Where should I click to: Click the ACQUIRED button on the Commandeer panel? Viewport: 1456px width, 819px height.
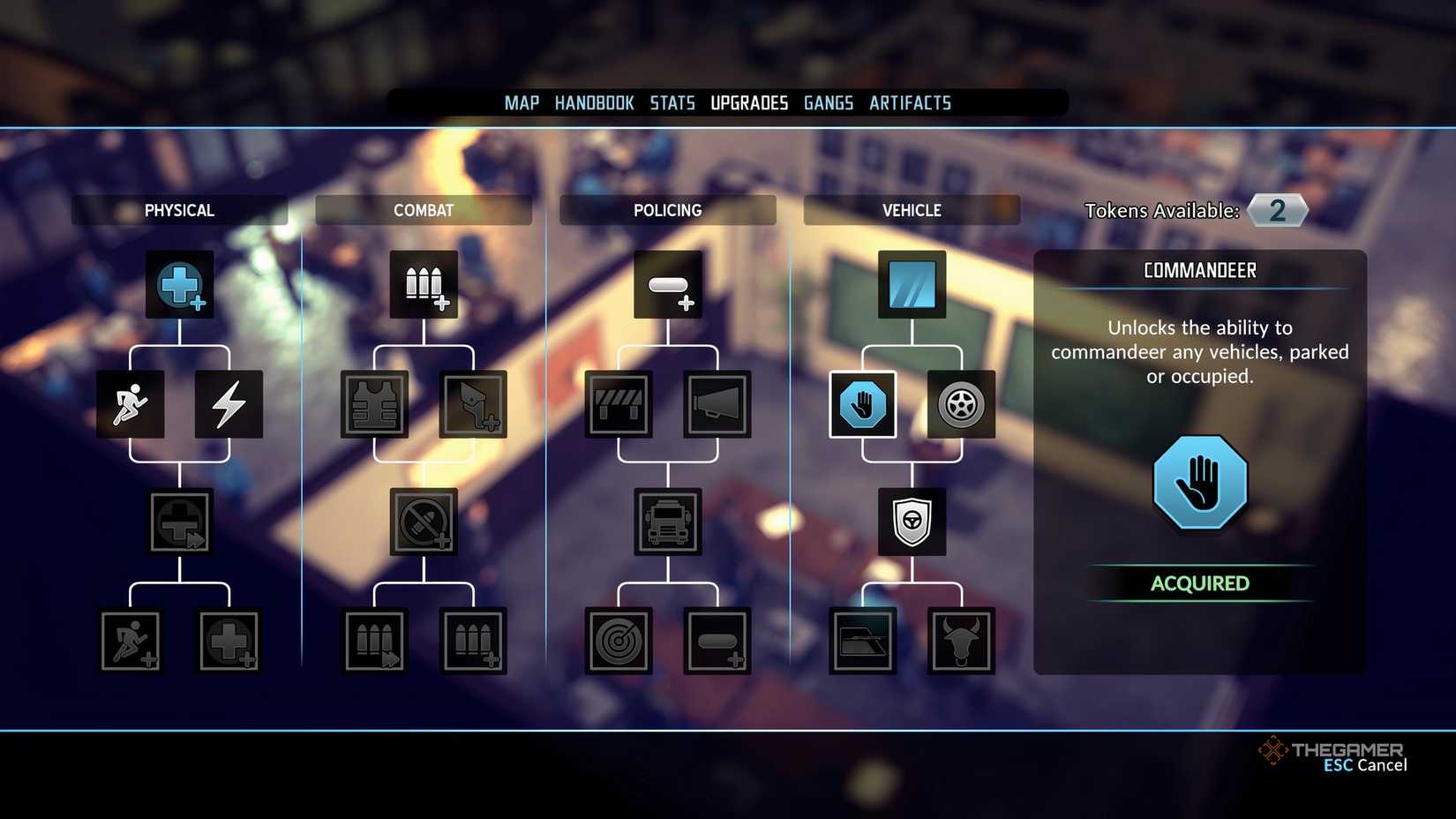(1199, 582)
